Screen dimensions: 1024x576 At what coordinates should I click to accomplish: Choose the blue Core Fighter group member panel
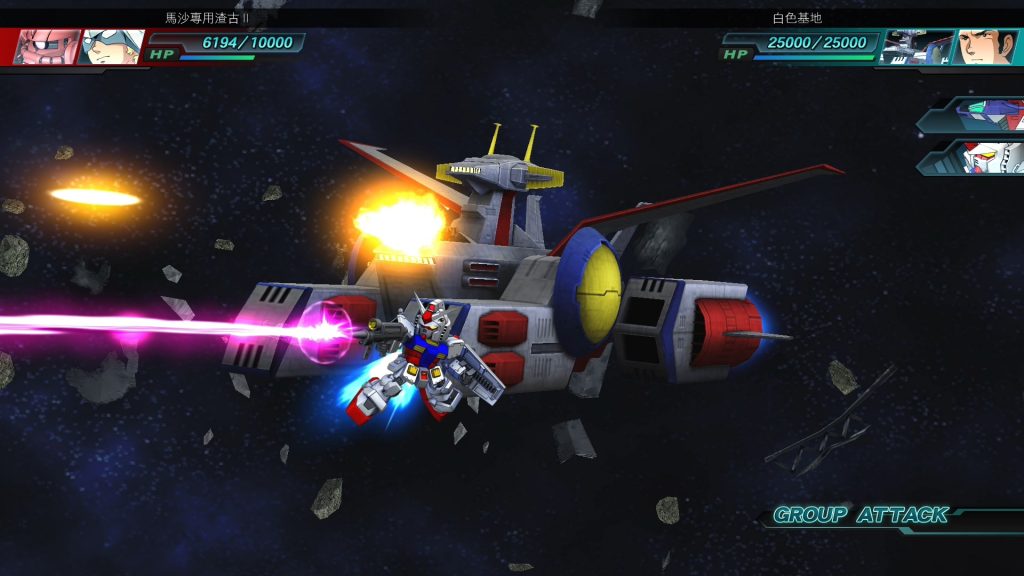pos(977,116)
